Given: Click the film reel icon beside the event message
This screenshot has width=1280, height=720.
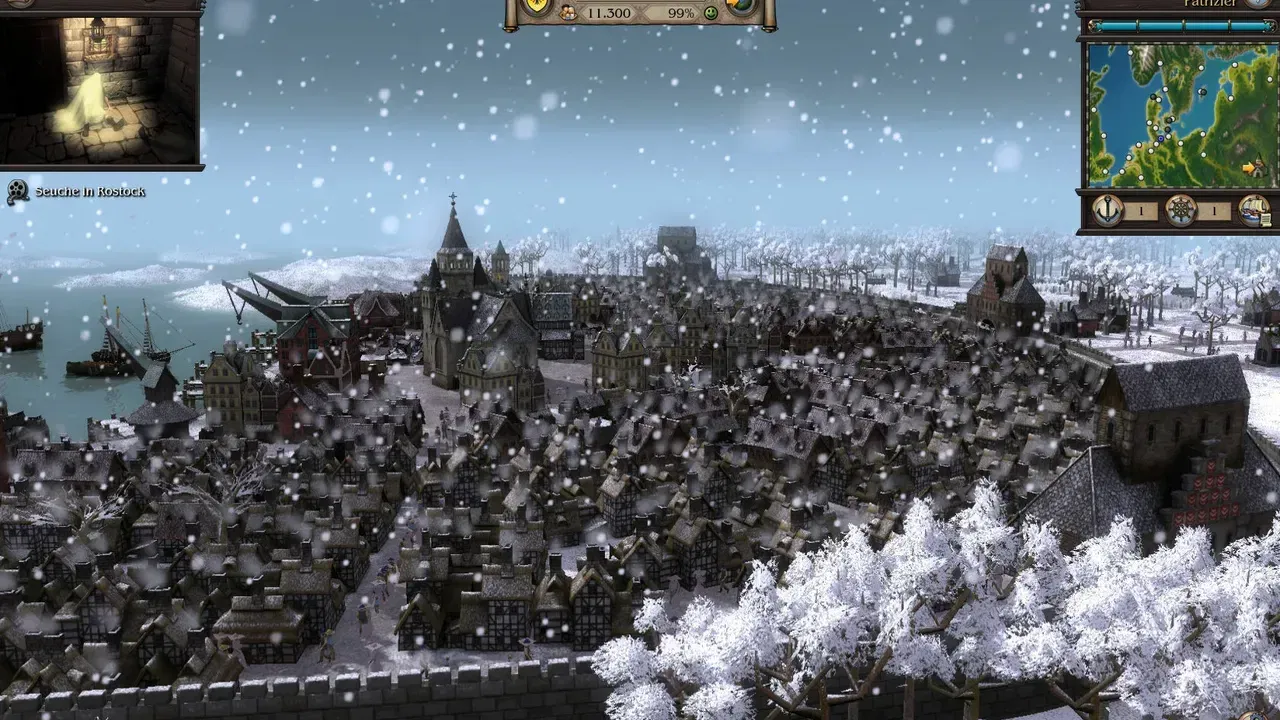Looking at the screenshot, I should click(x=15, y=188).
